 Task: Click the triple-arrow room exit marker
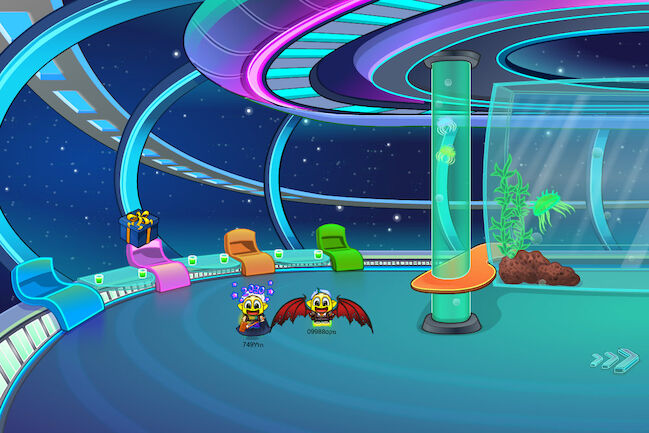pyautogui.click(x=613, y=359)
